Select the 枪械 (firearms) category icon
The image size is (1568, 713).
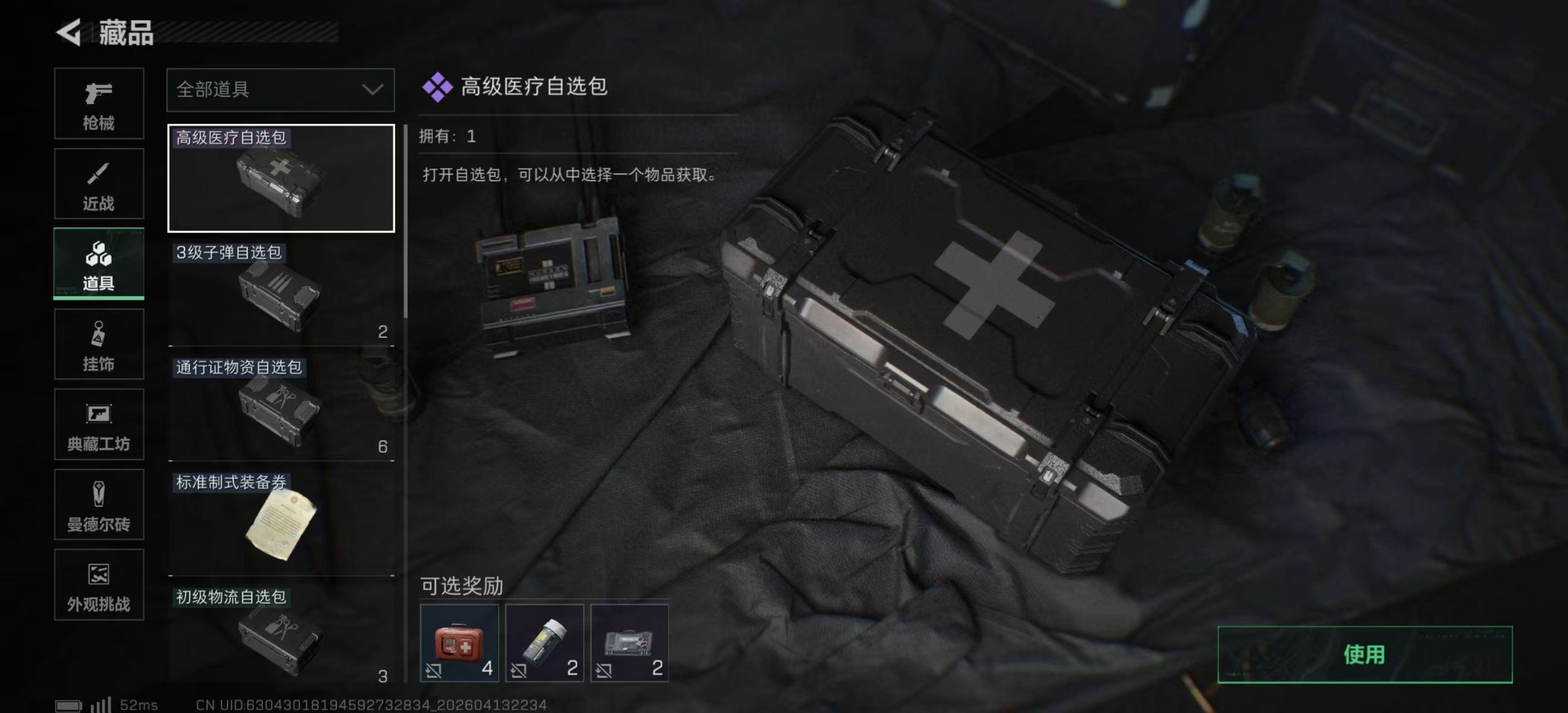pyautogui.click(x=99, y=104)
